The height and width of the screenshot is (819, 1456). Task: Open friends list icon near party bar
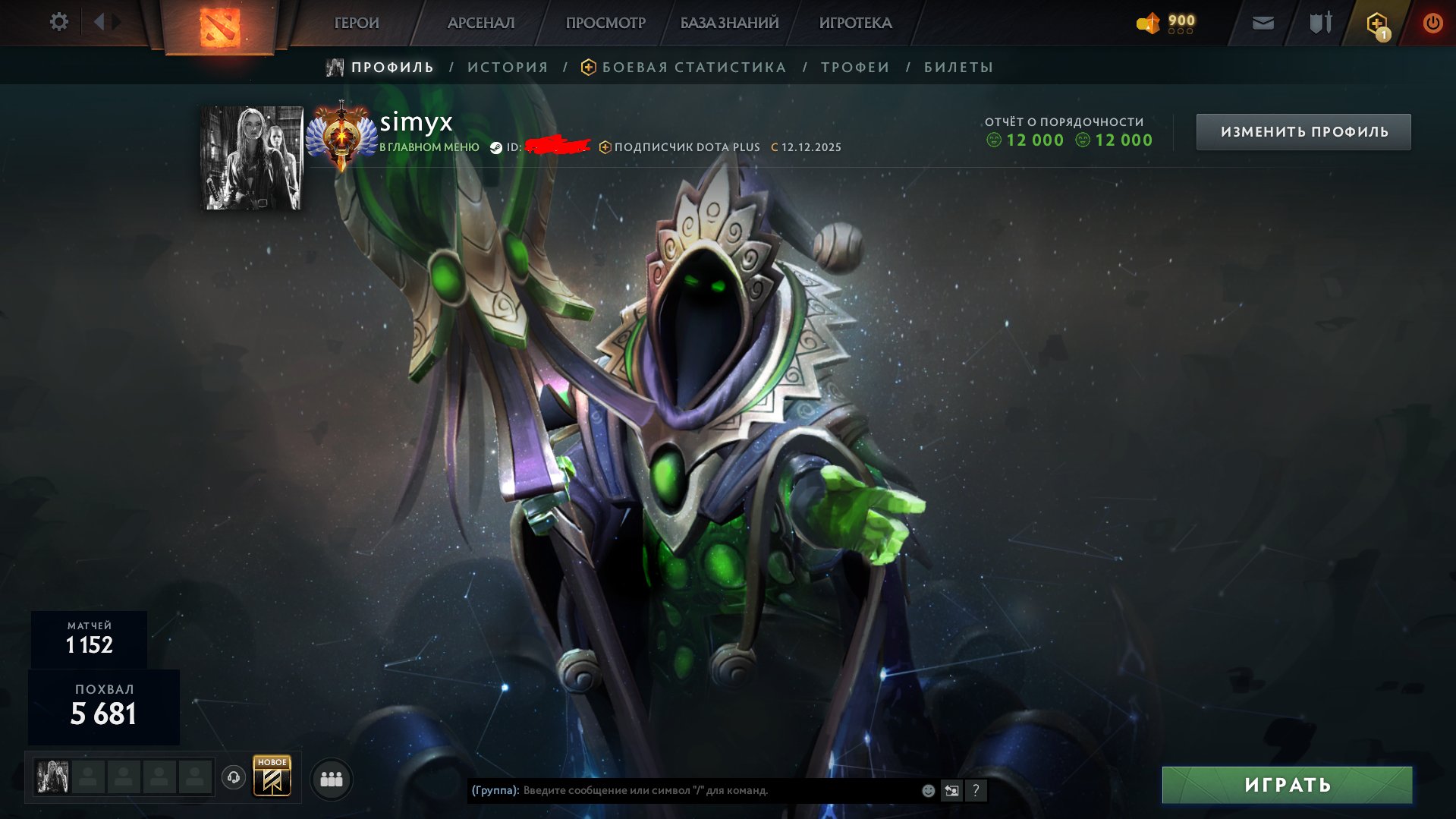(330, 779)
